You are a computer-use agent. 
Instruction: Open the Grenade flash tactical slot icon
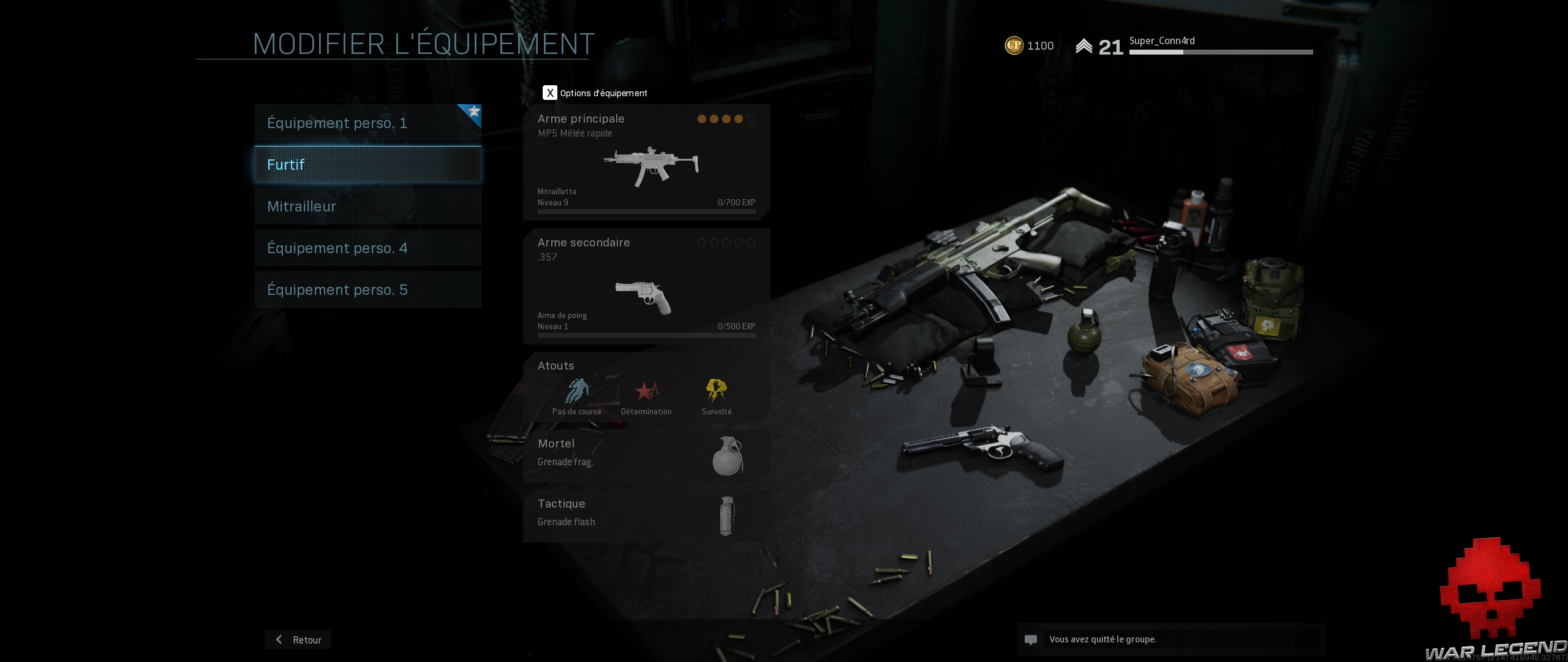coord(726,515)
